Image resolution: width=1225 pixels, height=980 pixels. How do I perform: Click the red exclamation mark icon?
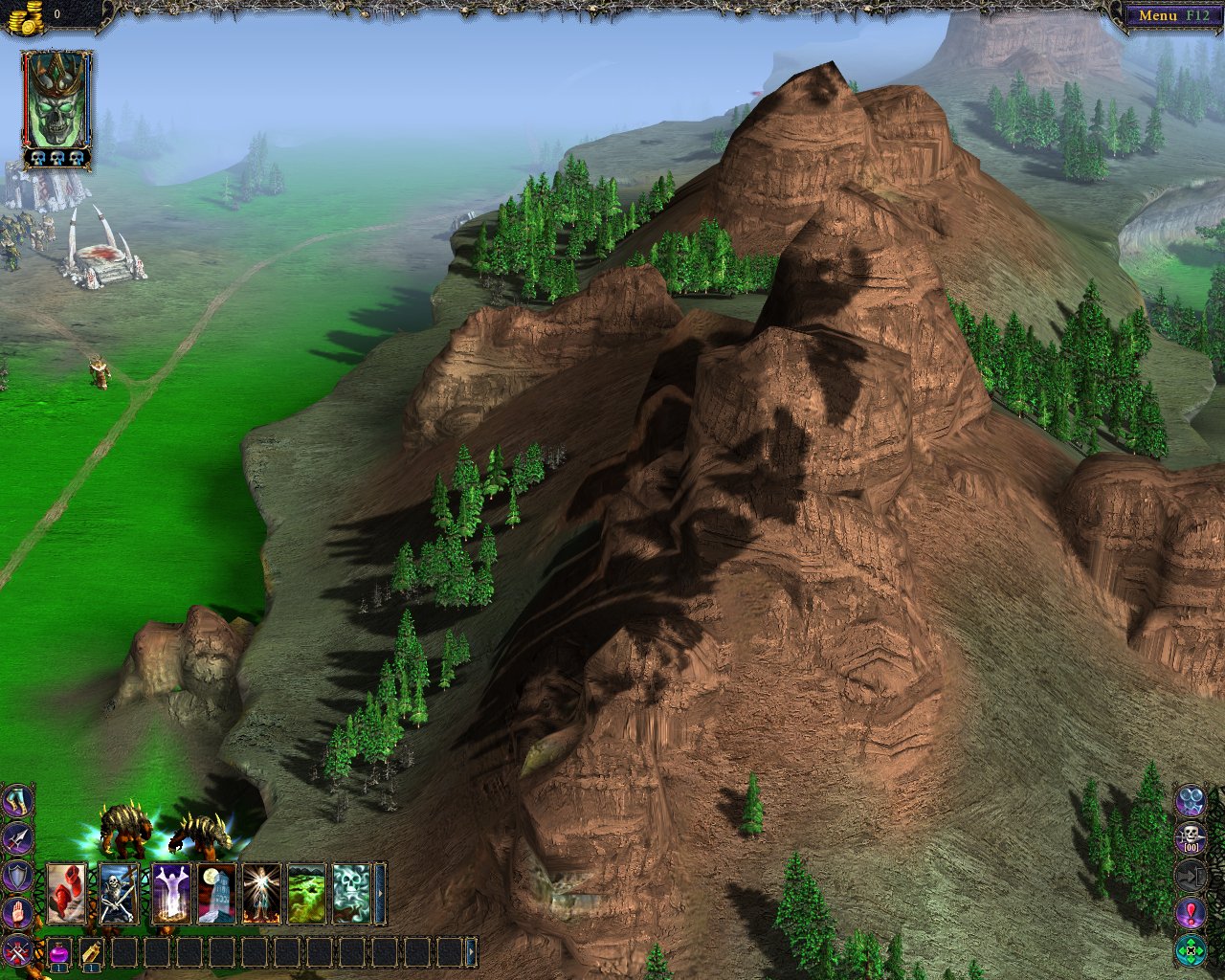(1191, 912)
